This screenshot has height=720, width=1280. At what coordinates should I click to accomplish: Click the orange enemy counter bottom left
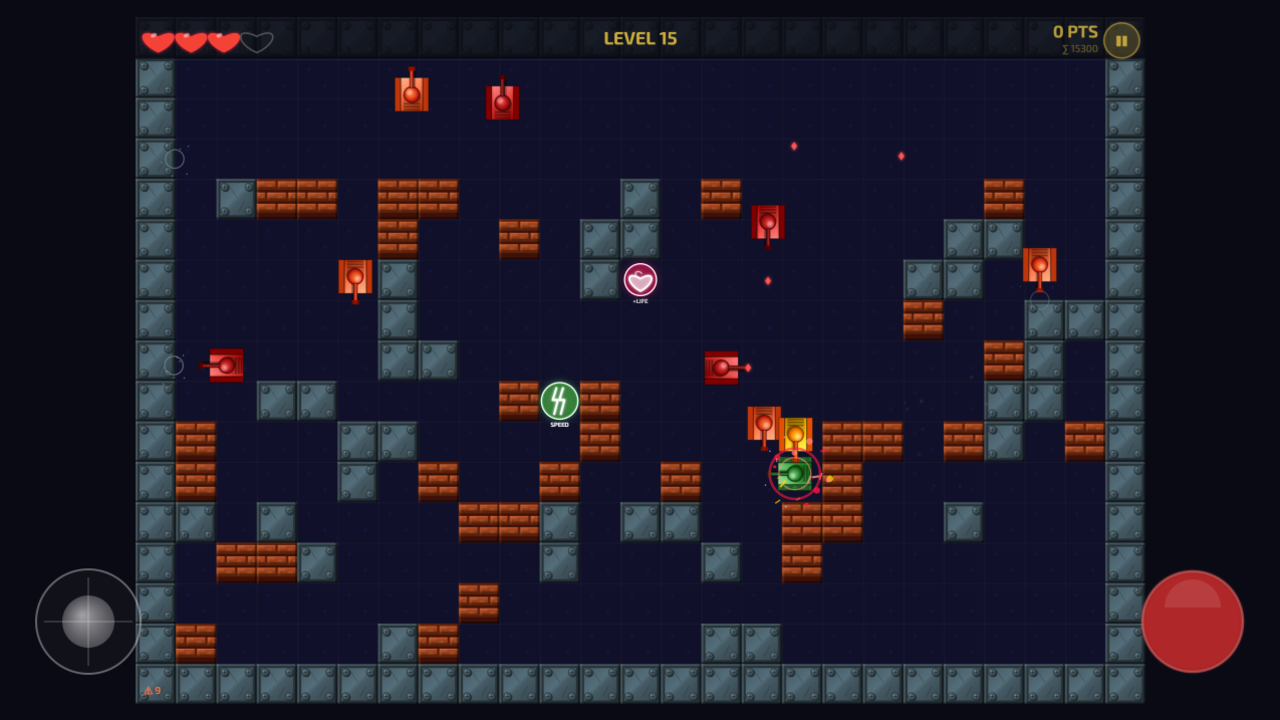pos(154,692)
